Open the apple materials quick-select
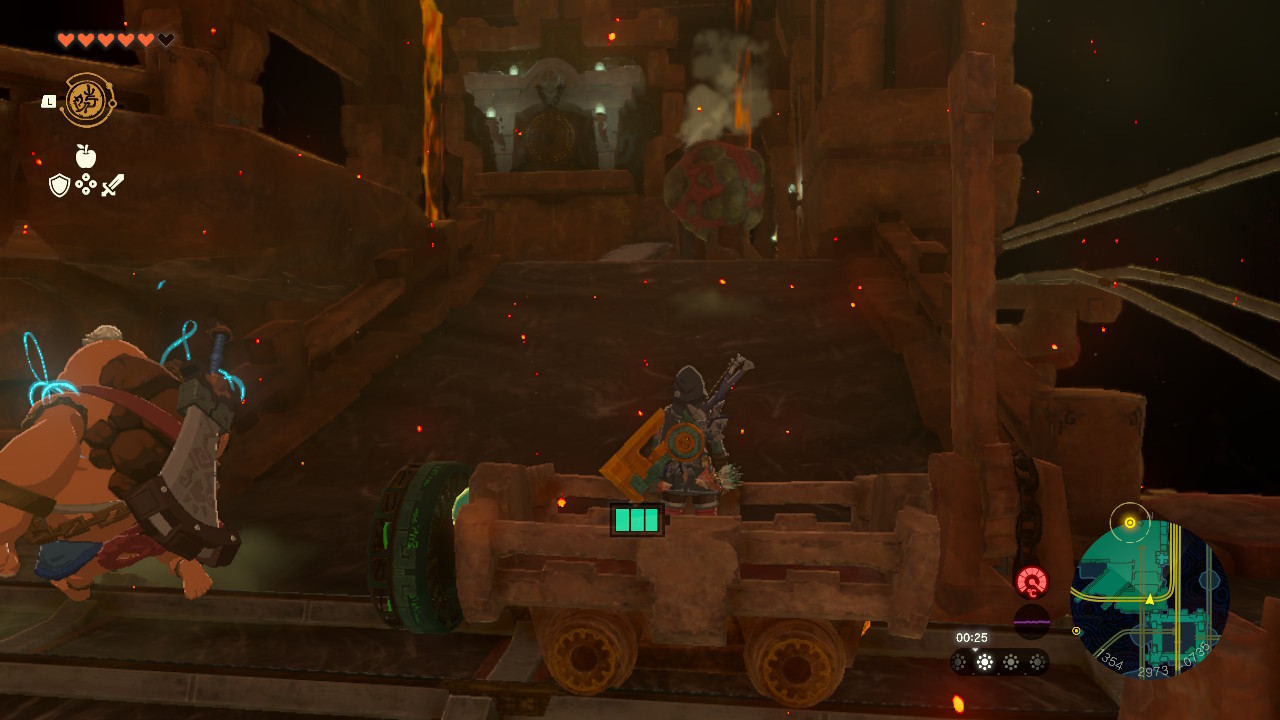Screen dimensions: 1280x720 (86, 156)
